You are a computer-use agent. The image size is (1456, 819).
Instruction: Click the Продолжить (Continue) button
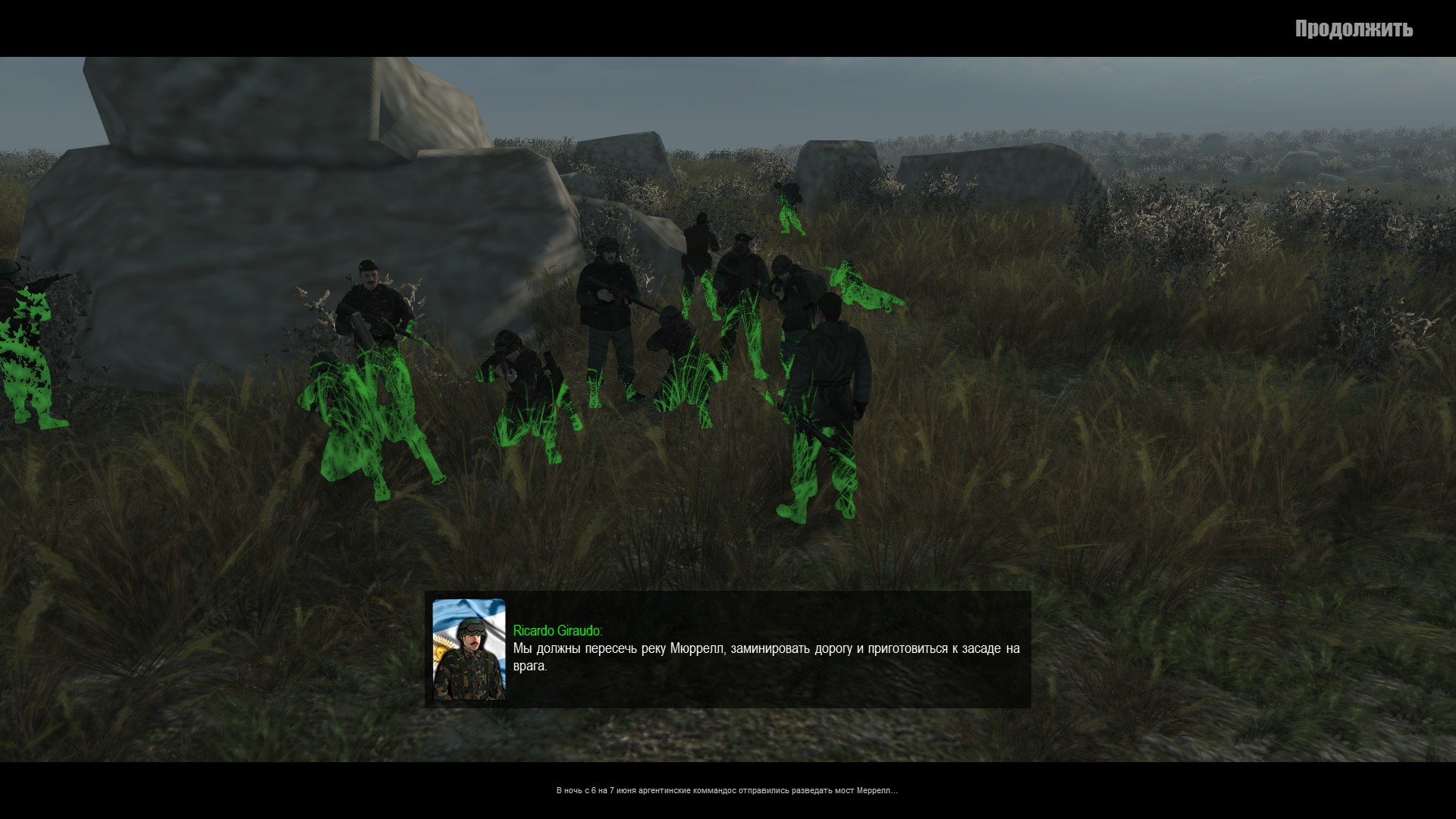coord(1353,30)
